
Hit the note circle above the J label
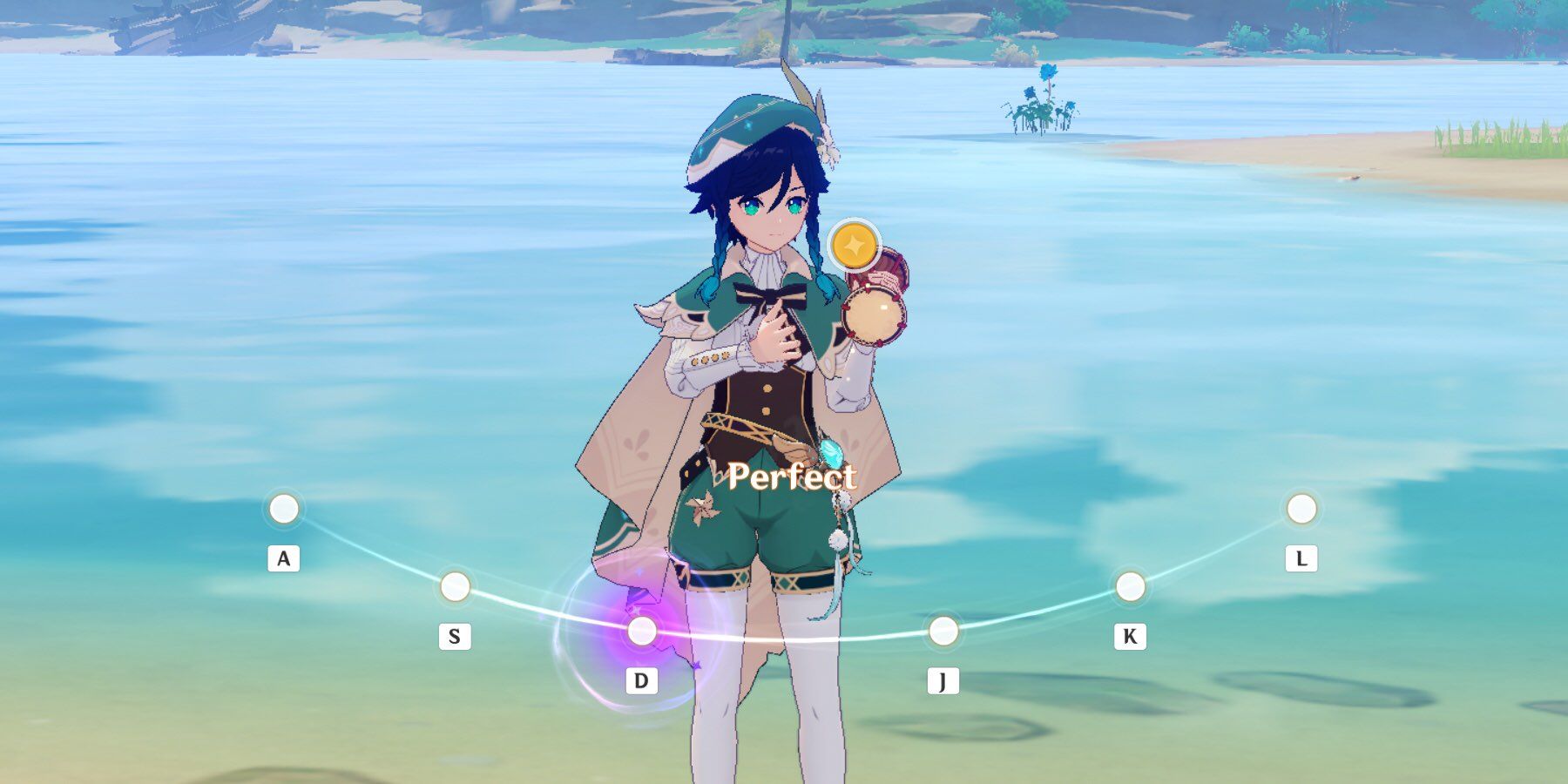pyautogui.click(x=943, y=631)
